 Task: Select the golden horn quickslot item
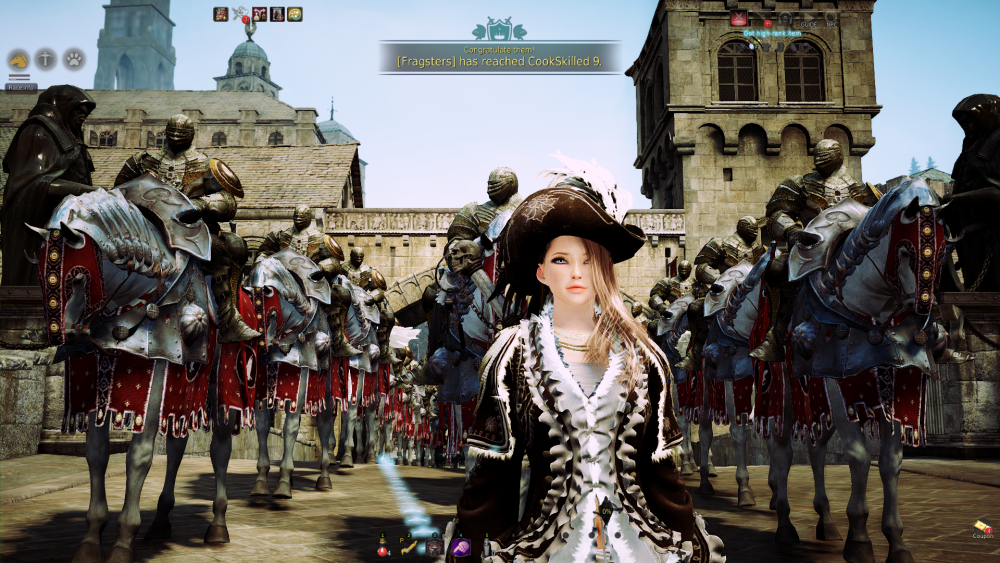[409, 548]
